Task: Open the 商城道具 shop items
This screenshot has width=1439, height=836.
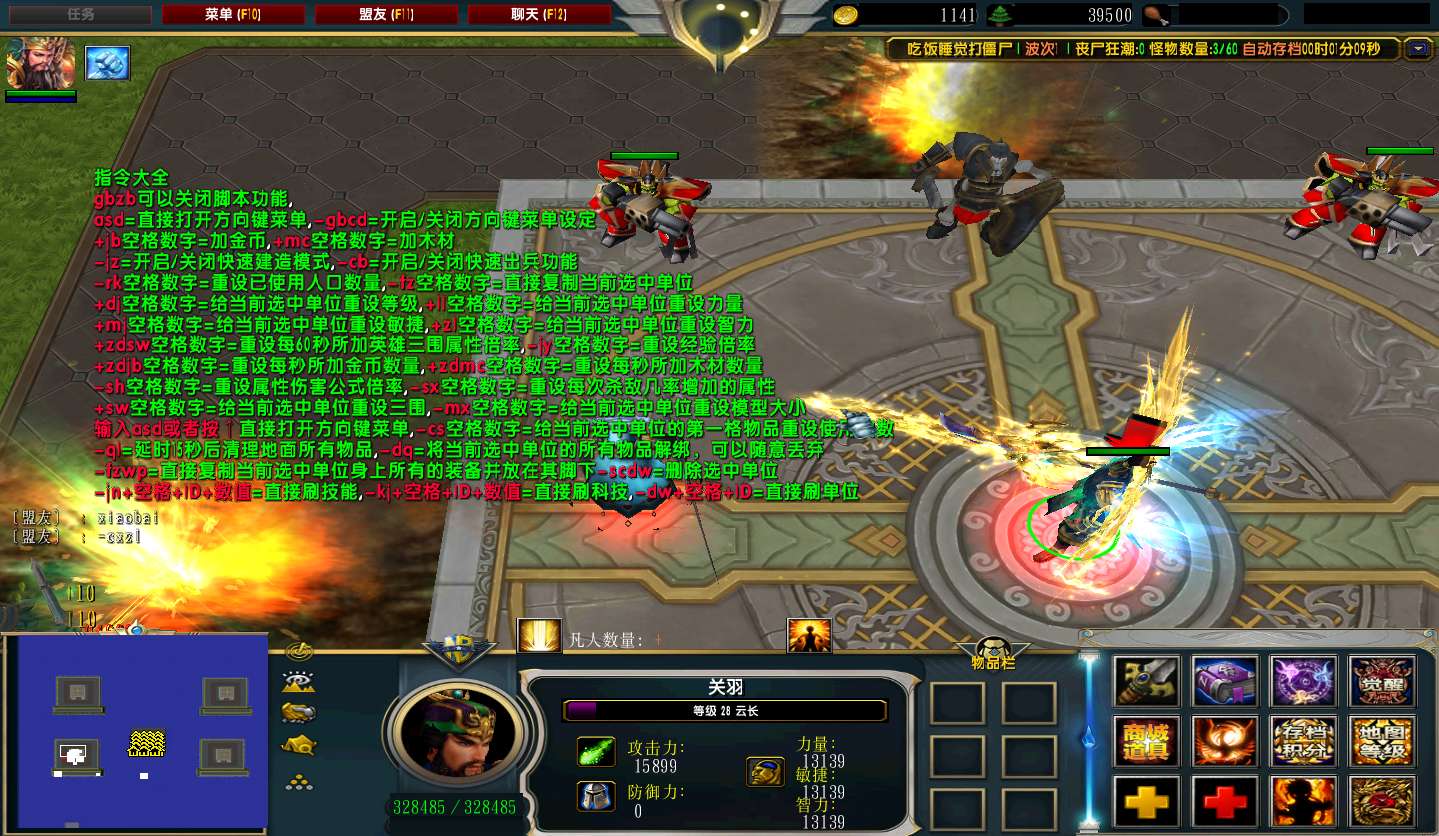Action: tap(1147, 741)
